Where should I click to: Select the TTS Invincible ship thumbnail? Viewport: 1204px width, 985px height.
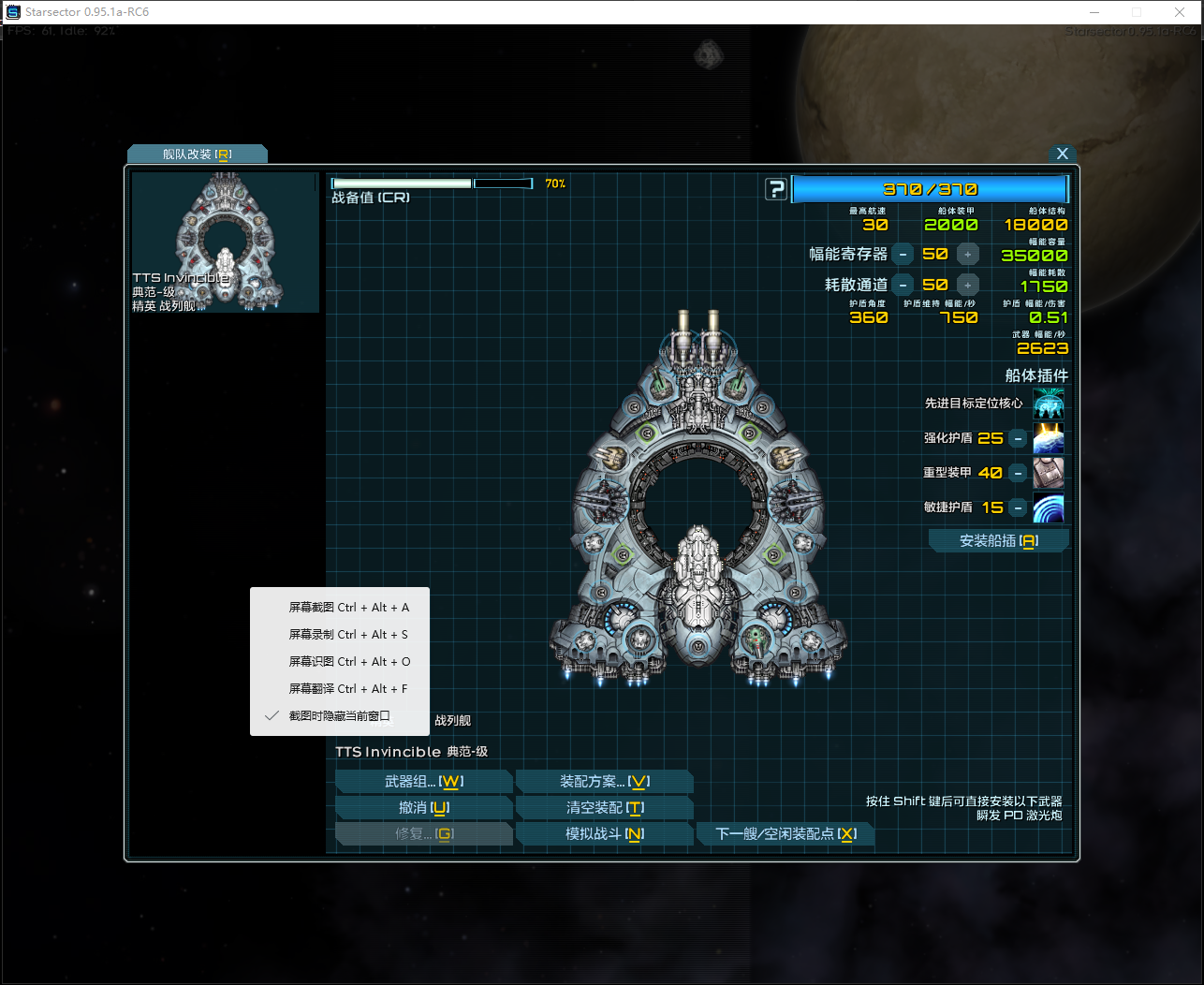coord(225,242)
